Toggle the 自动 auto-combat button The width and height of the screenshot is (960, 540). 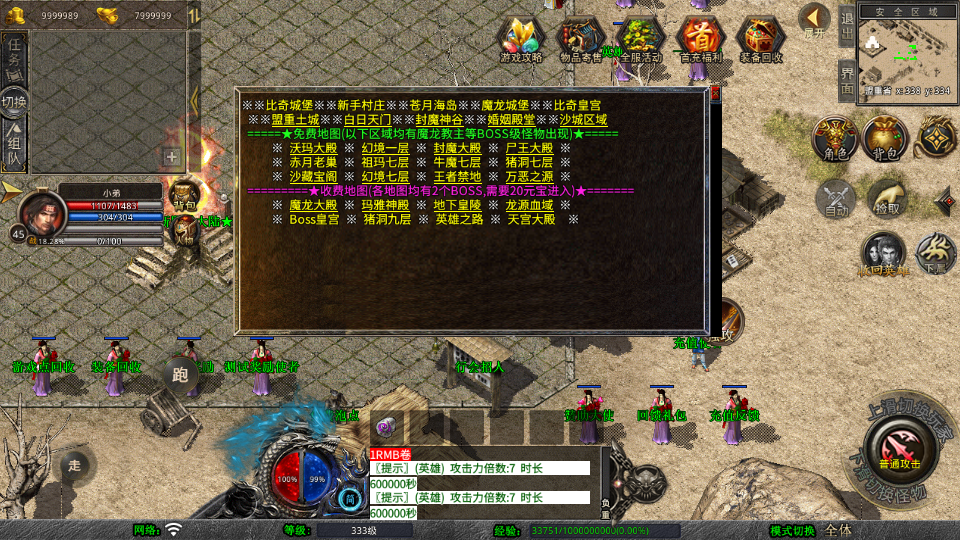[836, 198]
